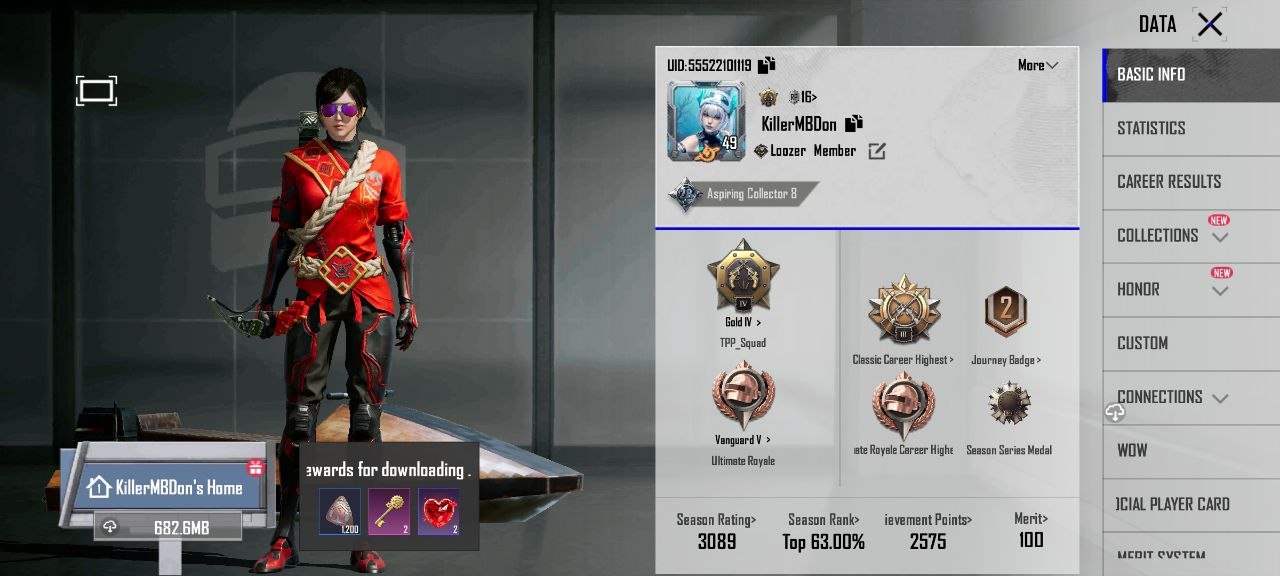Copy the player UID
This screenshot has width=1280, height=576.
click(767, 65)
